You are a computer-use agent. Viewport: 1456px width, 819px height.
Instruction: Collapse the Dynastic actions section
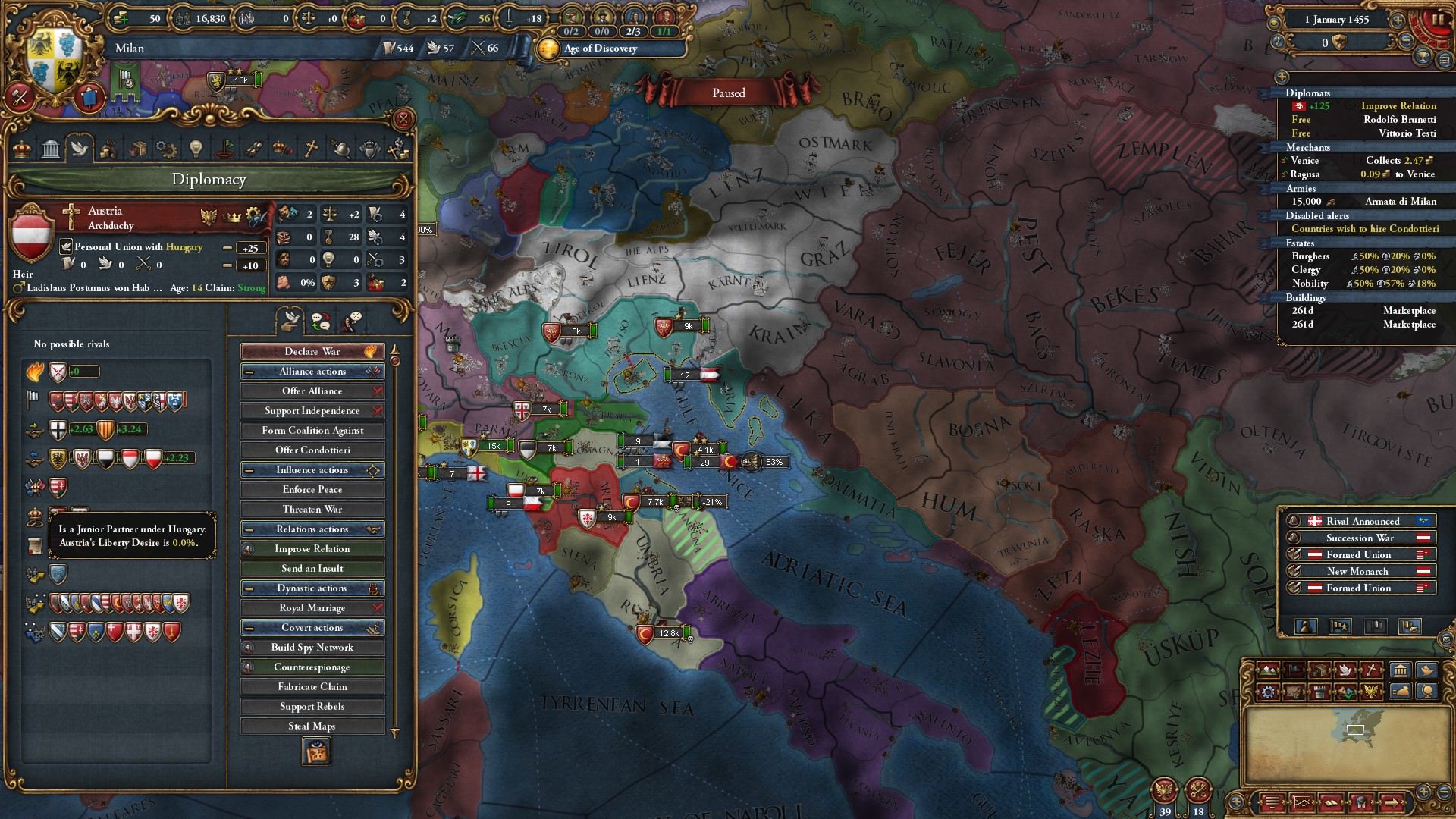tap(251, 588)
